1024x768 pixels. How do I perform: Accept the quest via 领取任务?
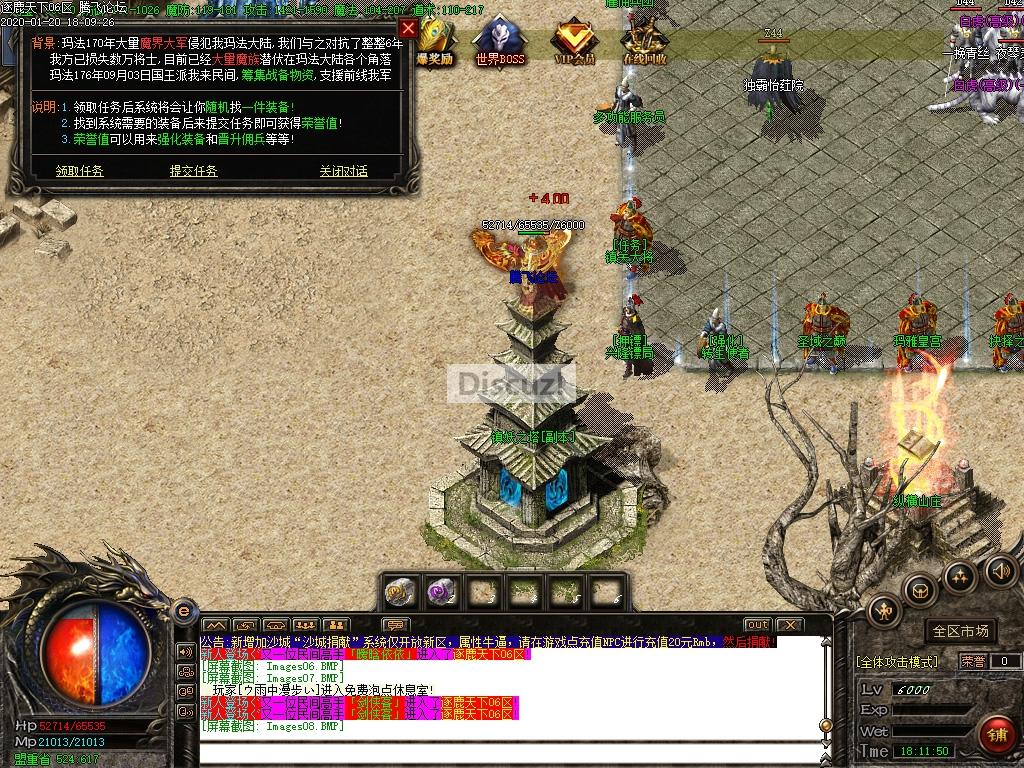click(80, 171)
